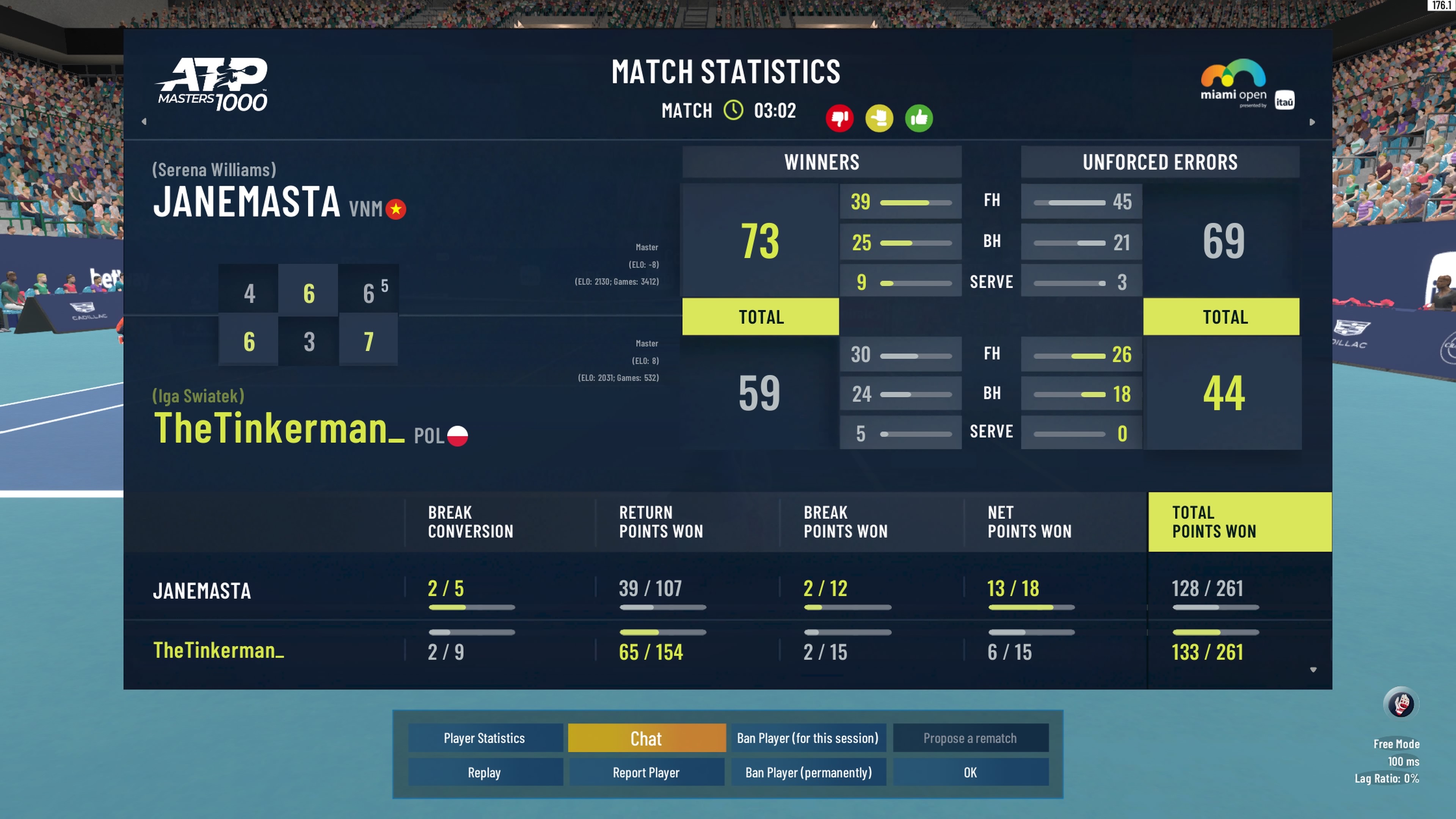Click the round glove icon above Free Mode

[1401, 704]
